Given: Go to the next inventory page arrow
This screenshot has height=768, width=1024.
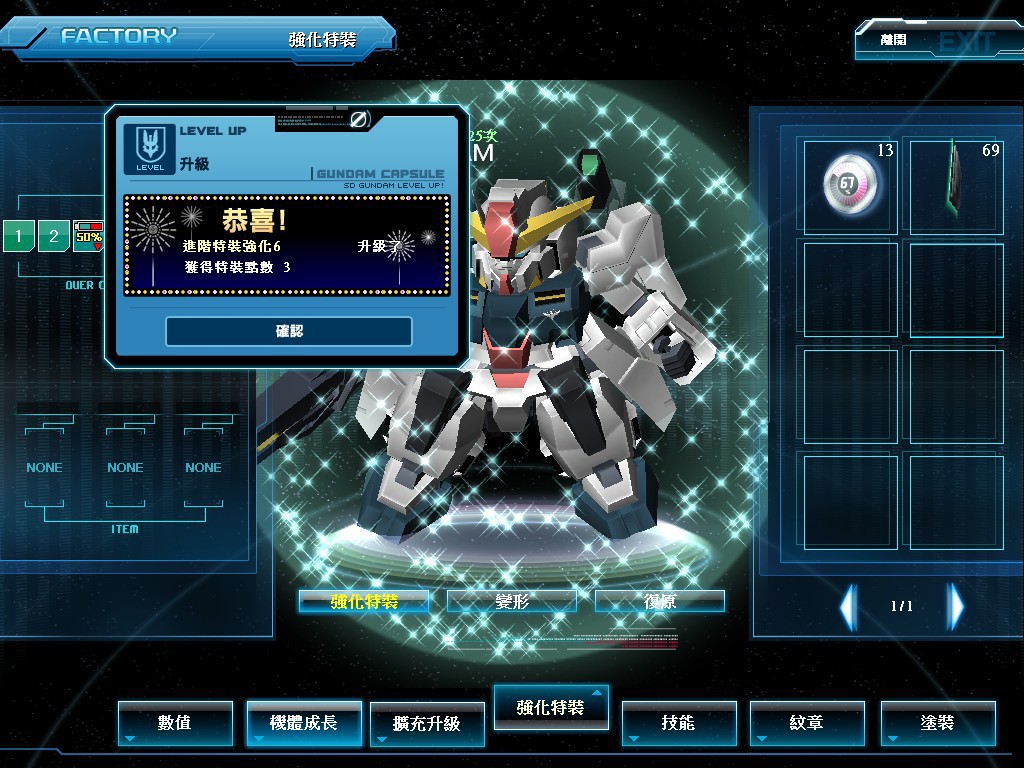Looking at the screenshot, I should coord(956,606).
